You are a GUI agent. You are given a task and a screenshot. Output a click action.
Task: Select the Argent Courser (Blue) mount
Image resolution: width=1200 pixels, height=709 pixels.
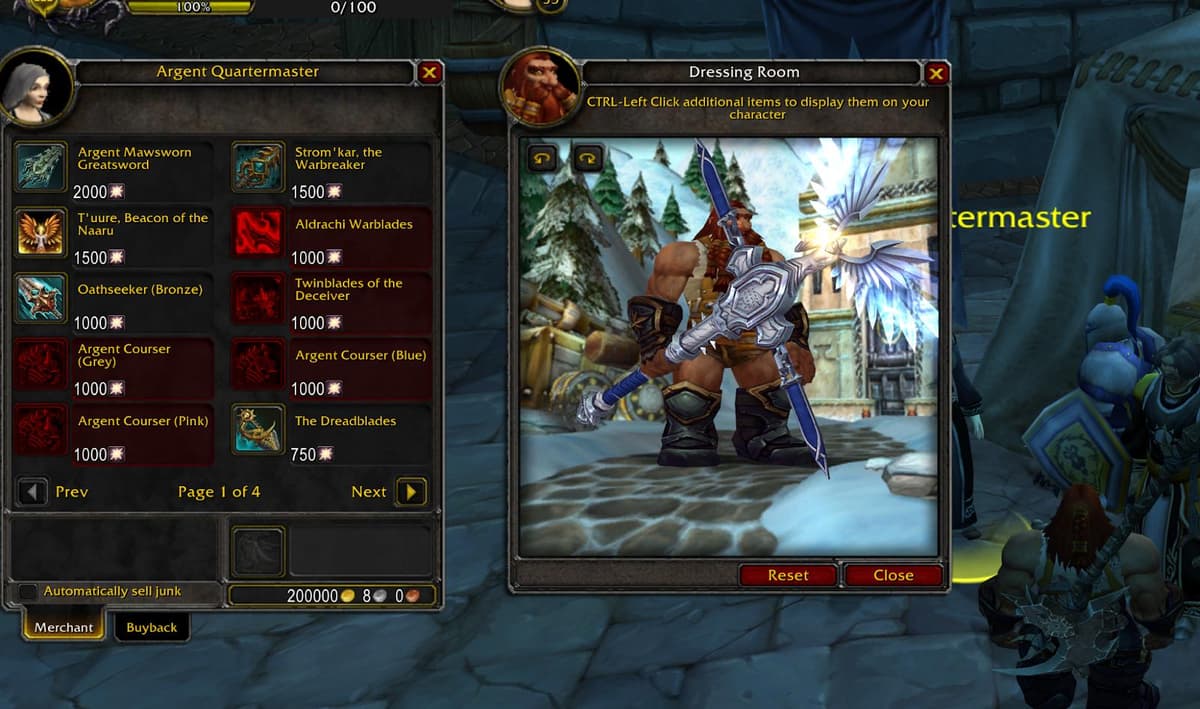click(258, 364)
